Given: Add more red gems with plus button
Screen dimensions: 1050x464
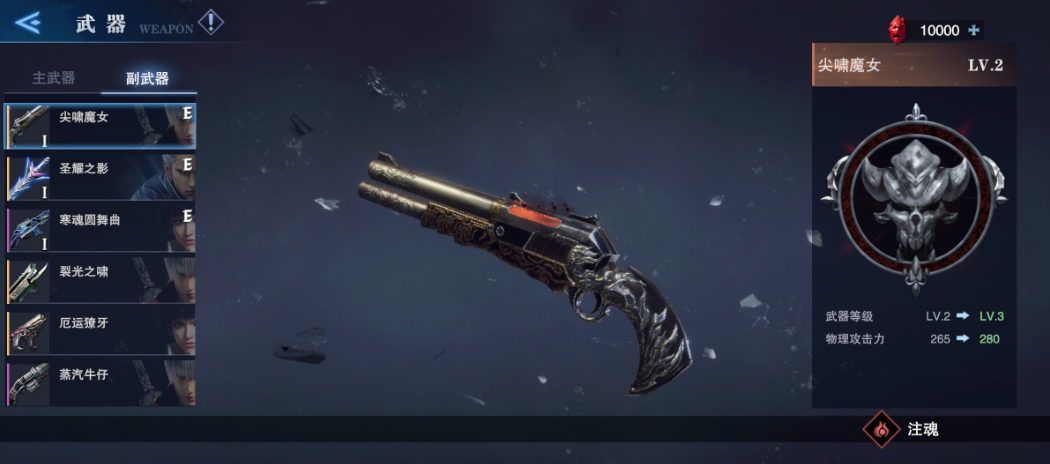Looking at the screenshot, I should 974,30.
